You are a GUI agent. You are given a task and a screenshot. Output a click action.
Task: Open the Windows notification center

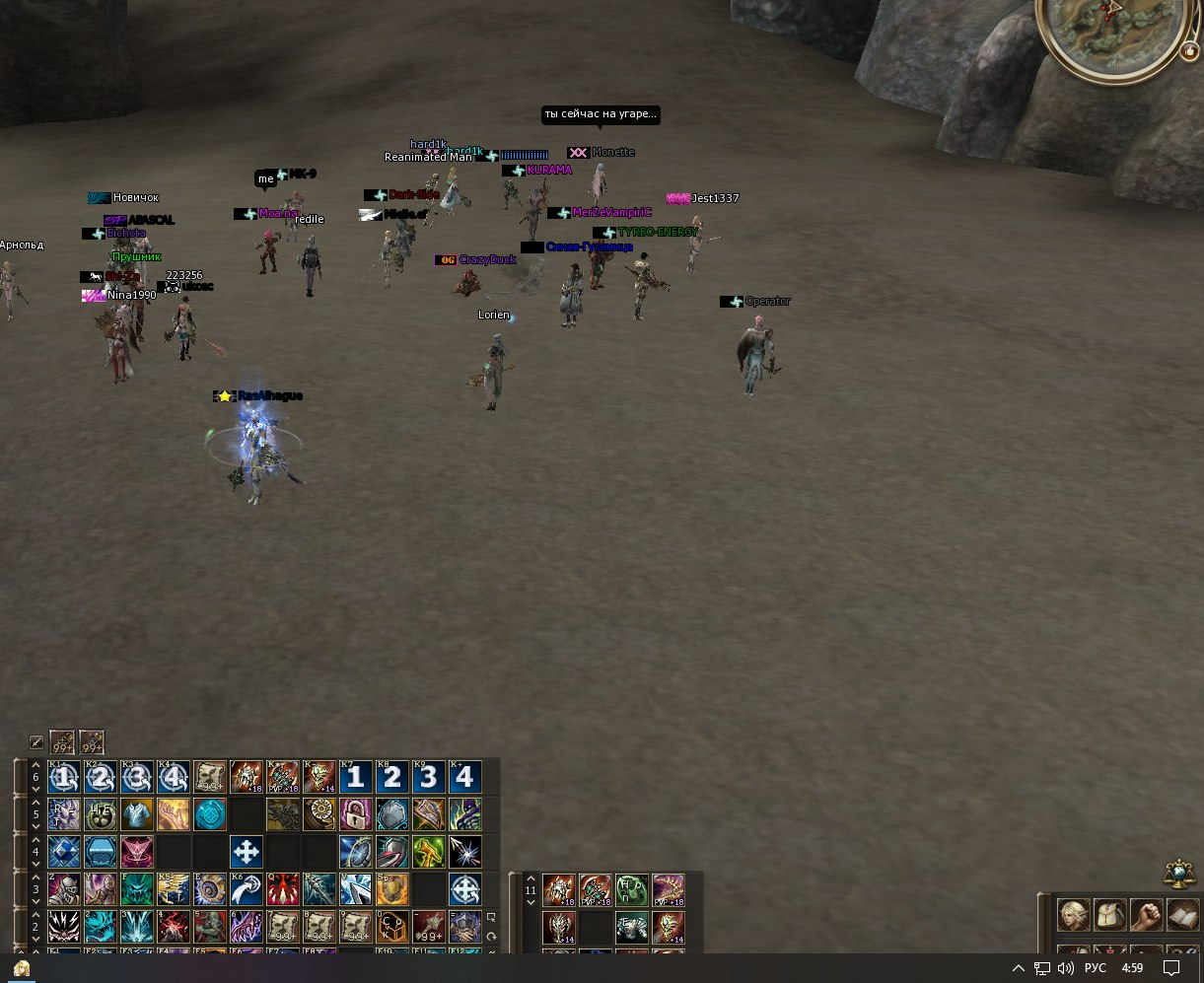1172,968
